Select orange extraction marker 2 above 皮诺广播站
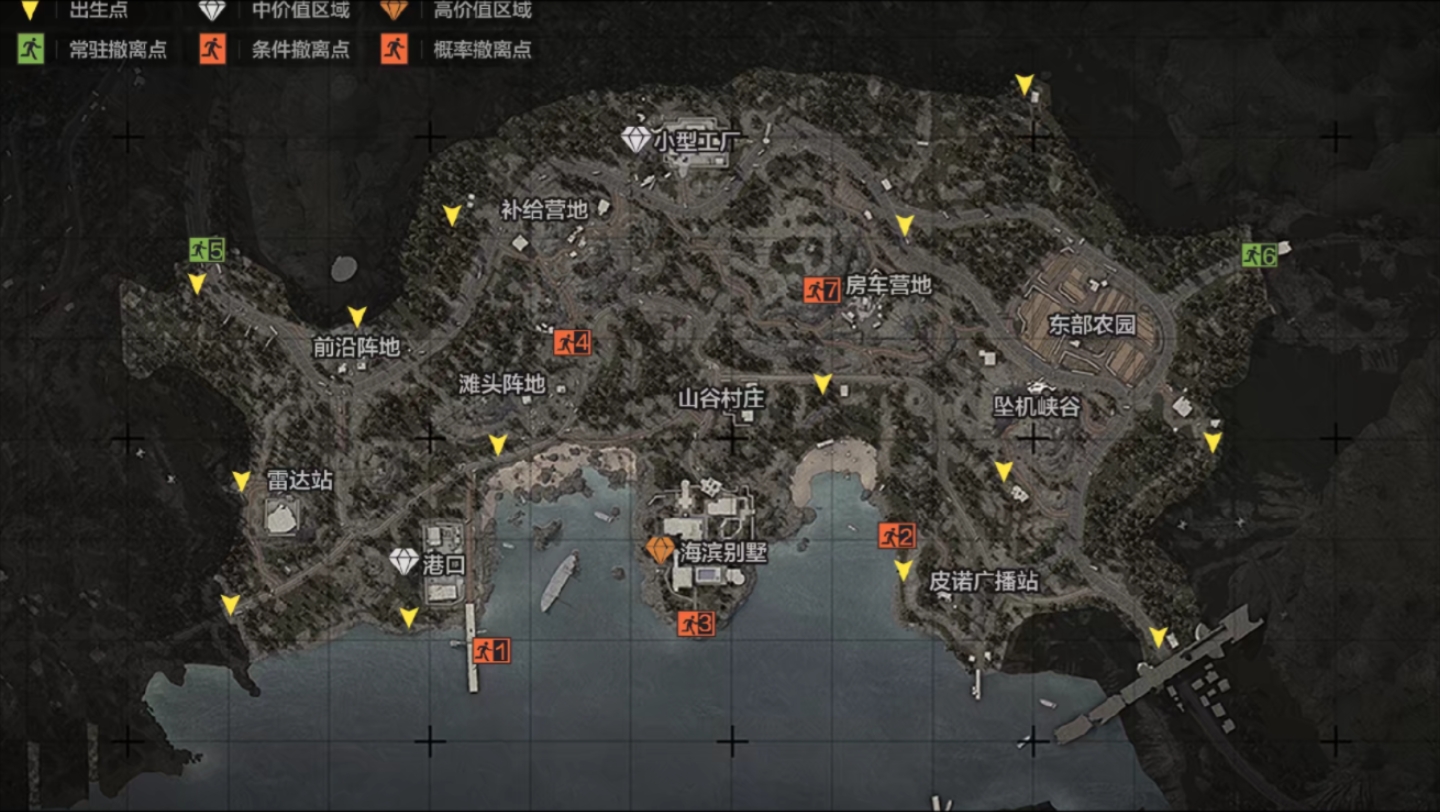Image resolution: width=1440 pixels, height=812 pixels. pyautogui.click(x=895, y=536)
